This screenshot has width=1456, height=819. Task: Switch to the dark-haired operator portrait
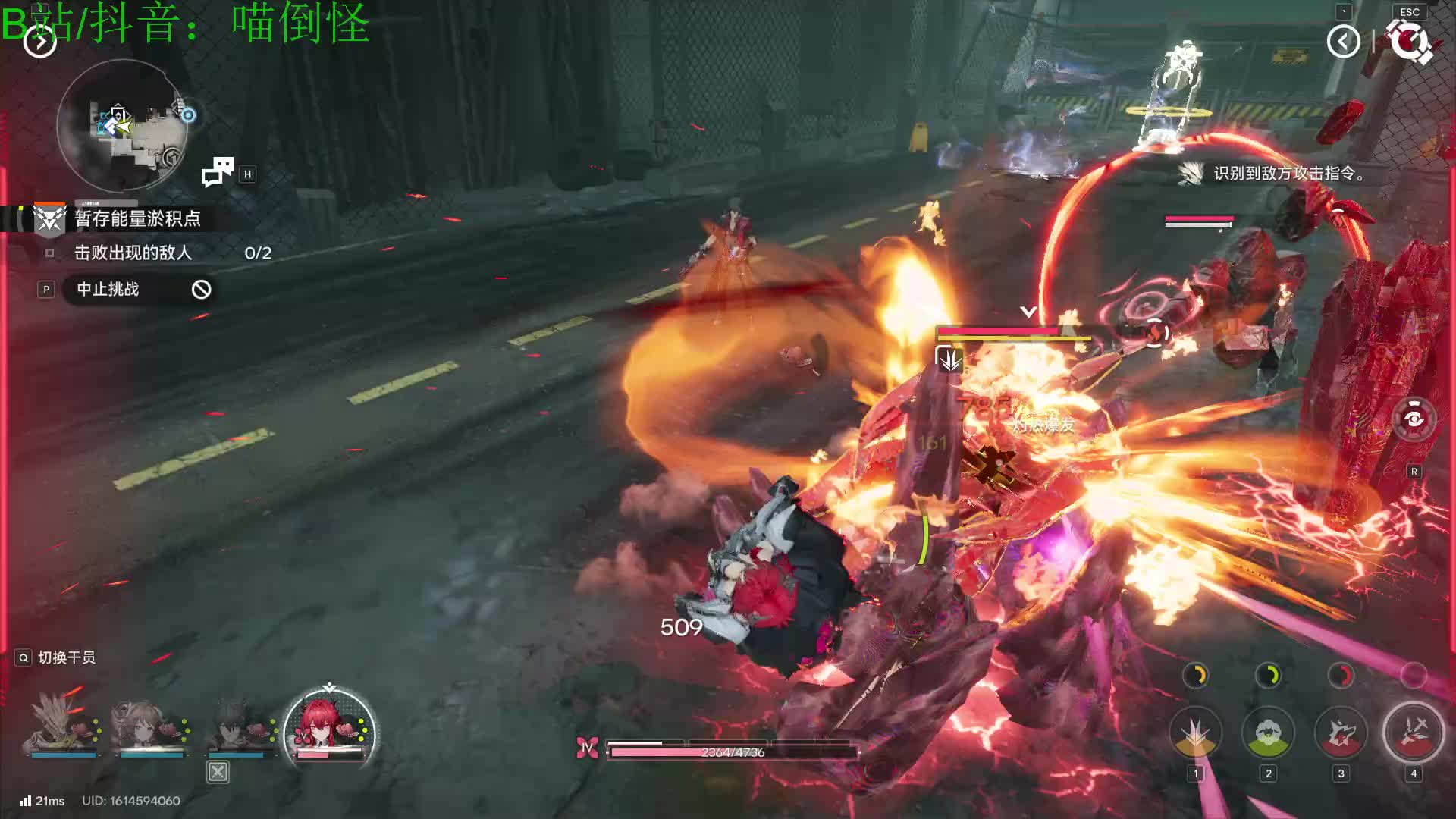click(240, 726)
